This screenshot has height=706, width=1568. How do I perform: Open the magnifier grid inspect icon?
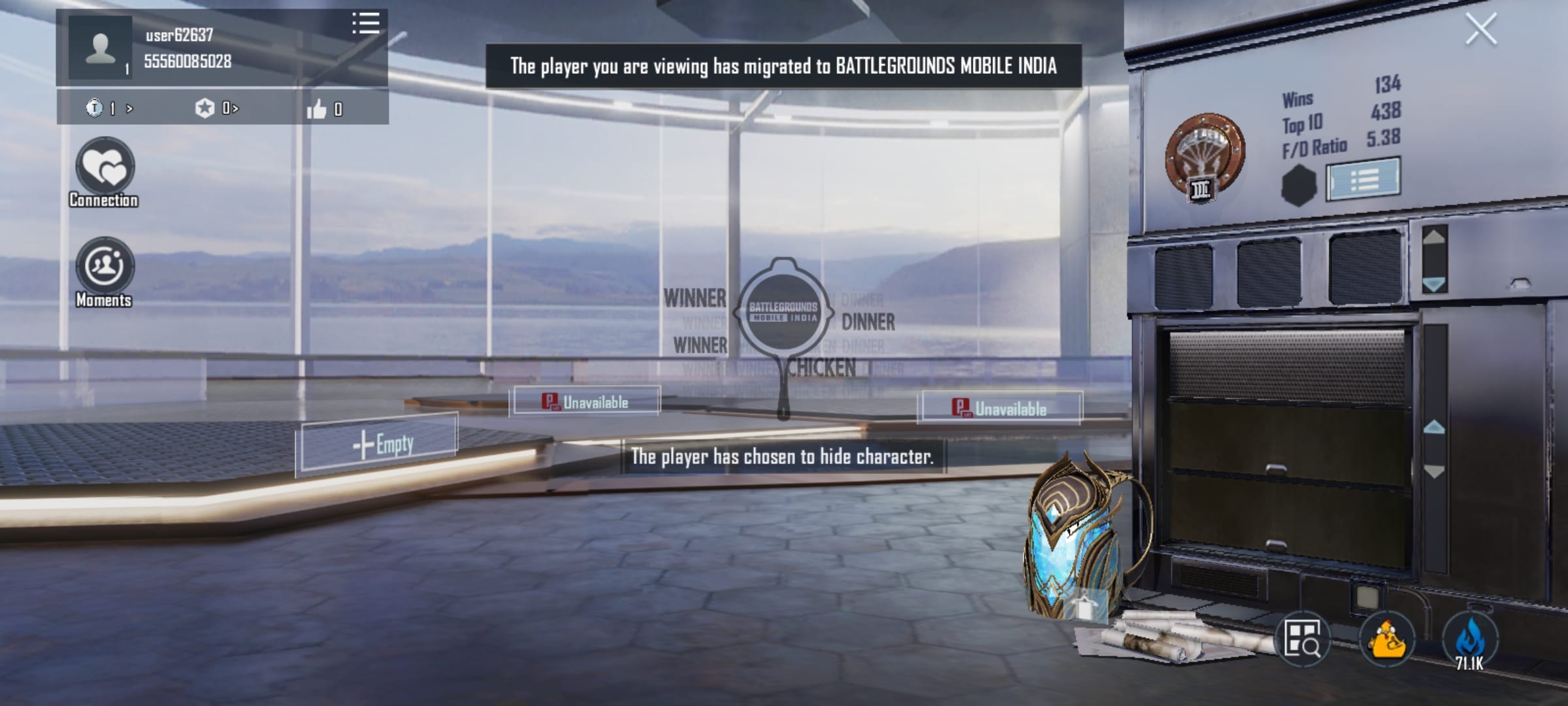[x=1302, y=639]
